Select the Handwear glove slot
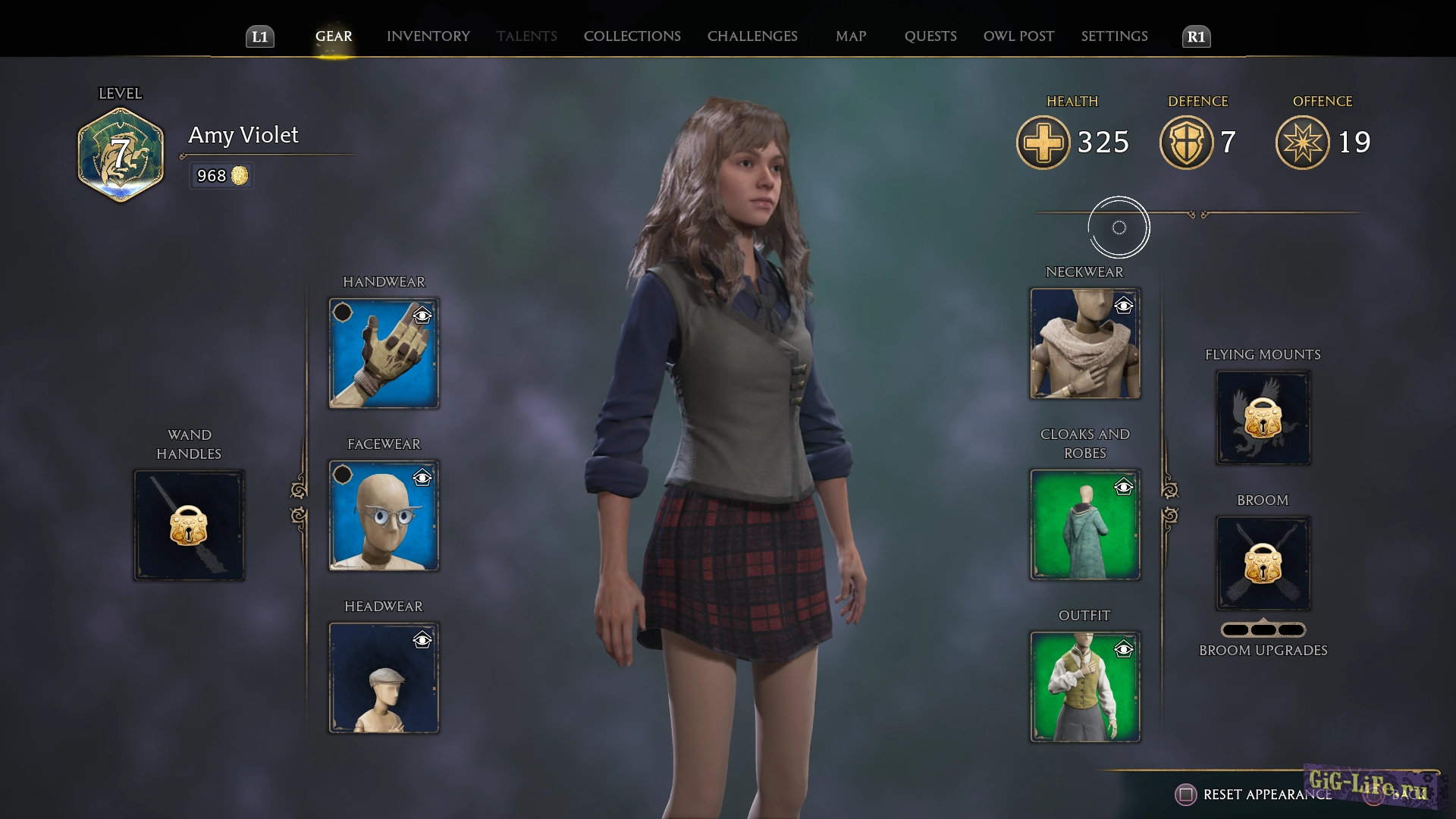1456x819 pixels. point(384,353)
